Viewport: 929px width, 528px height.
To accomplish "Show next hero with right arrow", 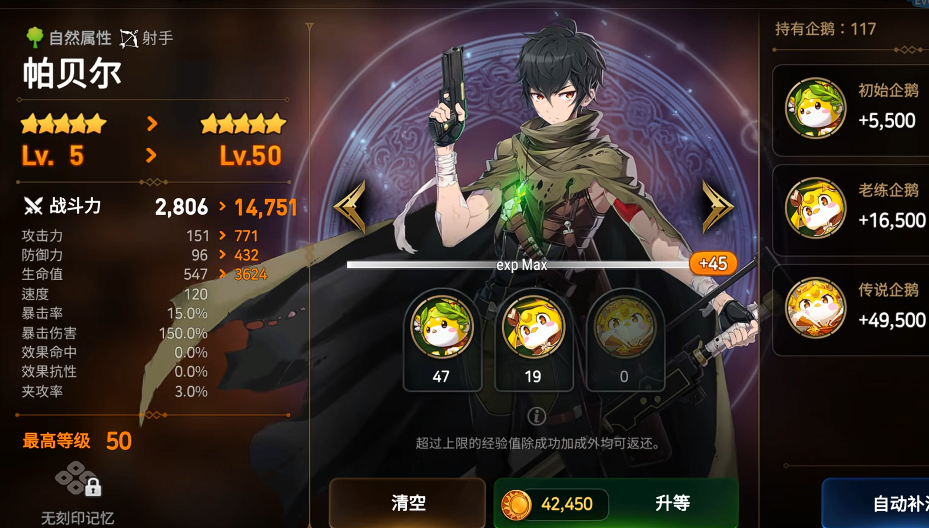I will point(716,207).
